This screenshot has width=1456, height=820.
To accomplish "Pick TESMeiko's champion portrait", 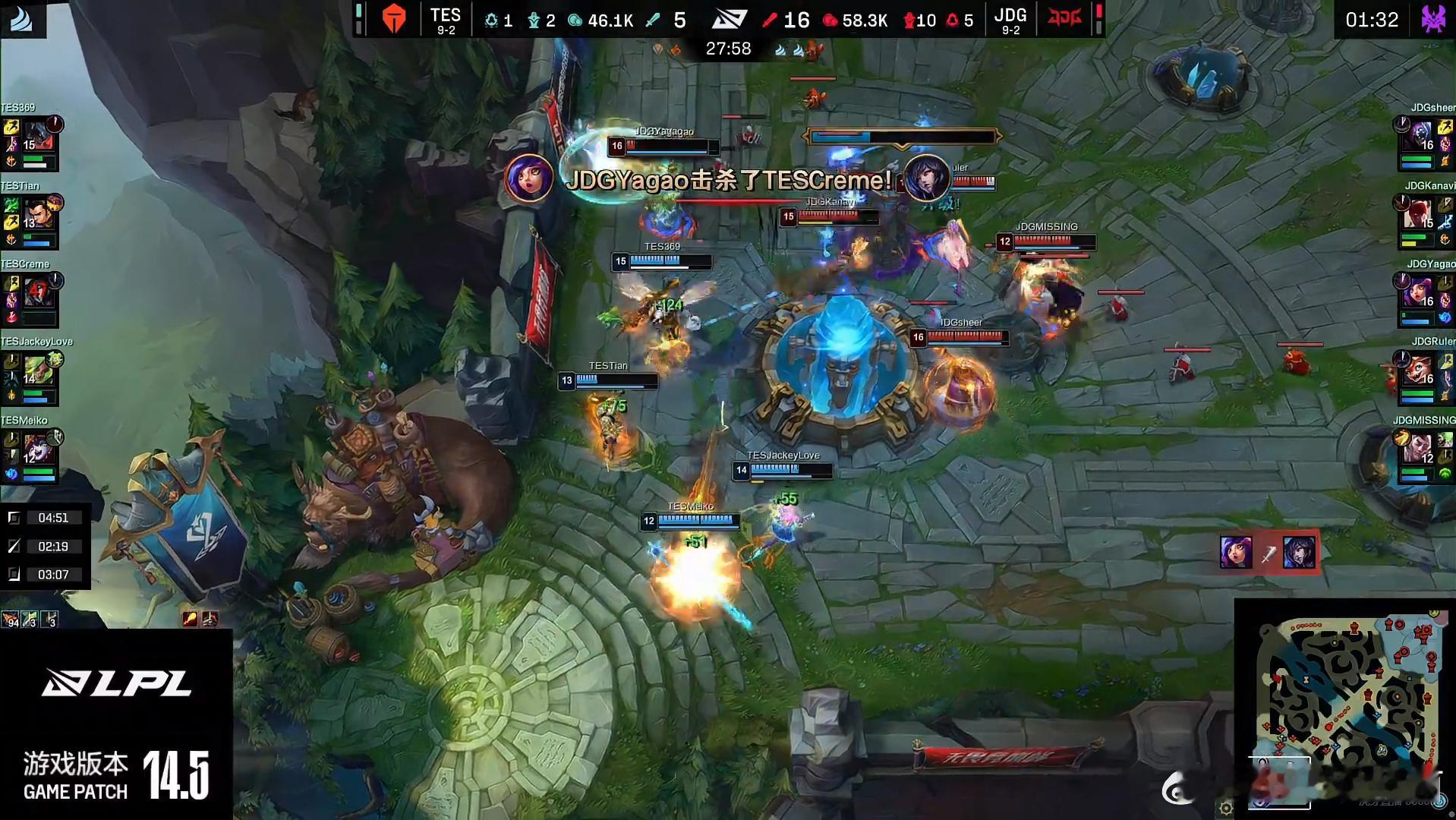I will tap(37, 449).
